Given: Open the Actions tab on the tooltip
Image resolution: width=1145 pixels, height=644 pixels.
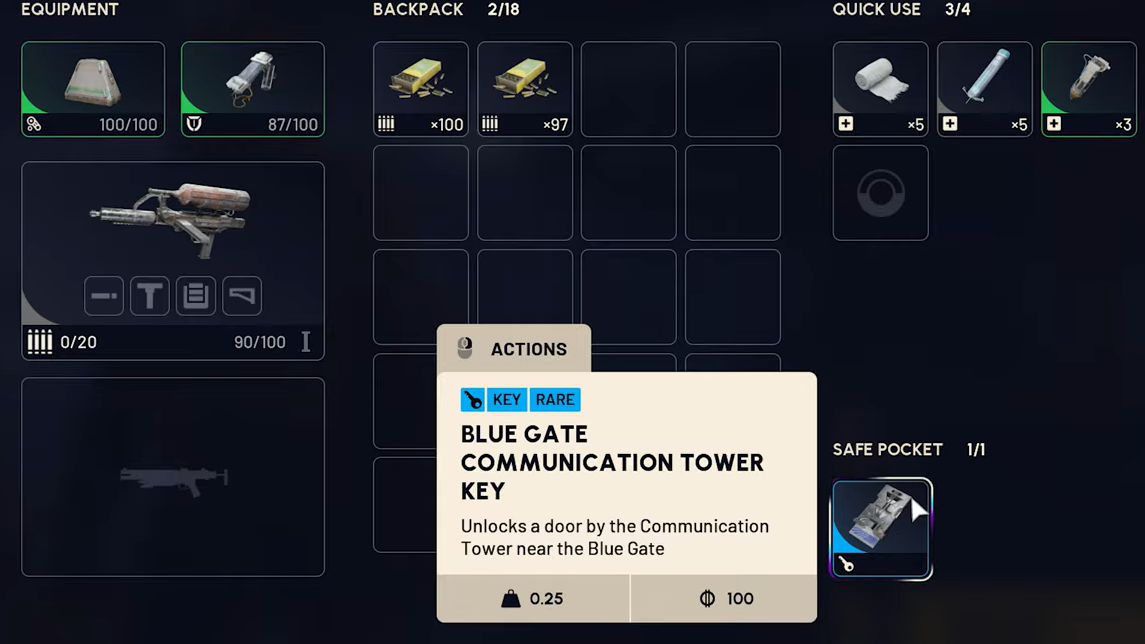Looking at the screenshot, I should (514, 349).
